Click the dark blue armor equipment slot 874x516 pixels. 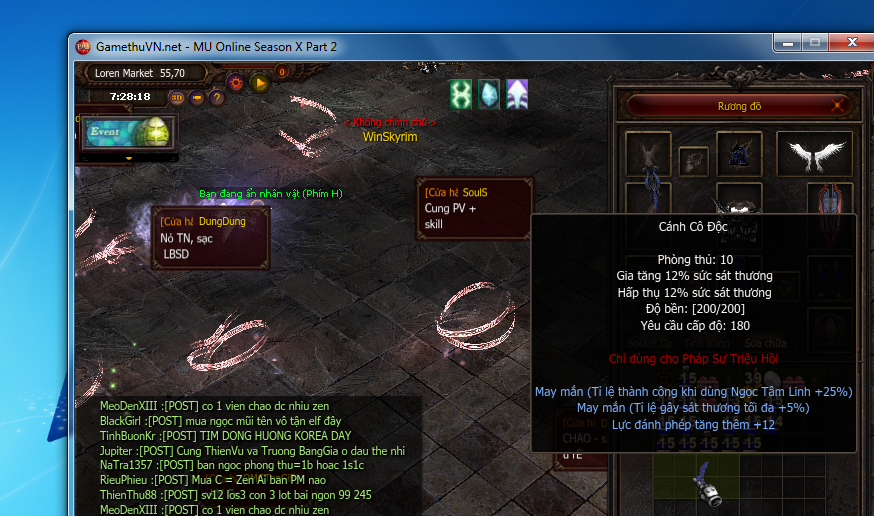click(737, 154)
